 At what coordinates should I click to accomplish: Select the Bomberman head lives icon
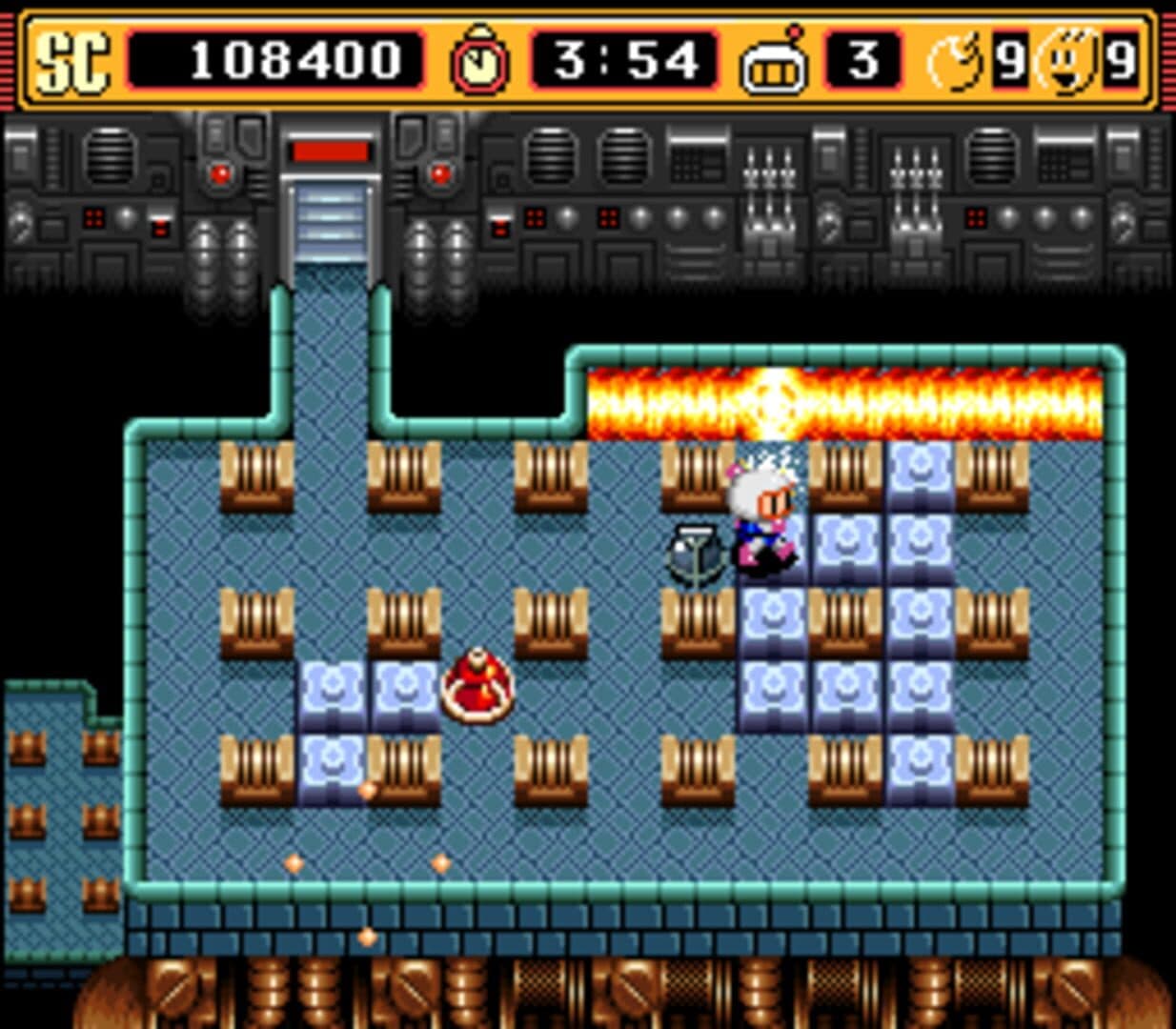[774, 63]
